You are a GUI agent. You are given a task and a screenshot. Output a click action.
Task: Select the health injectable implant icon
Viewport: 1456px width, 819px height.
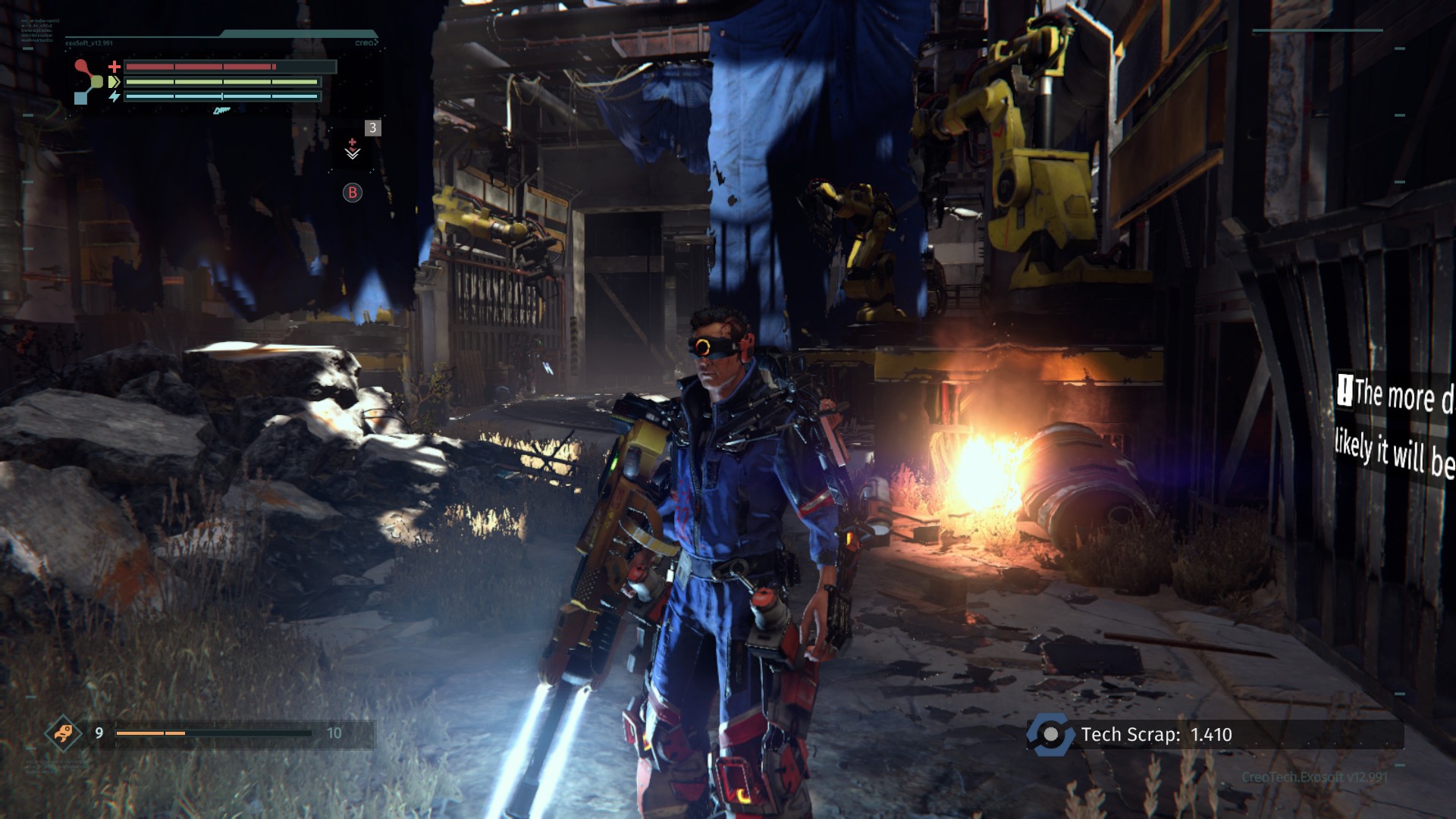(x=353, y=149)
